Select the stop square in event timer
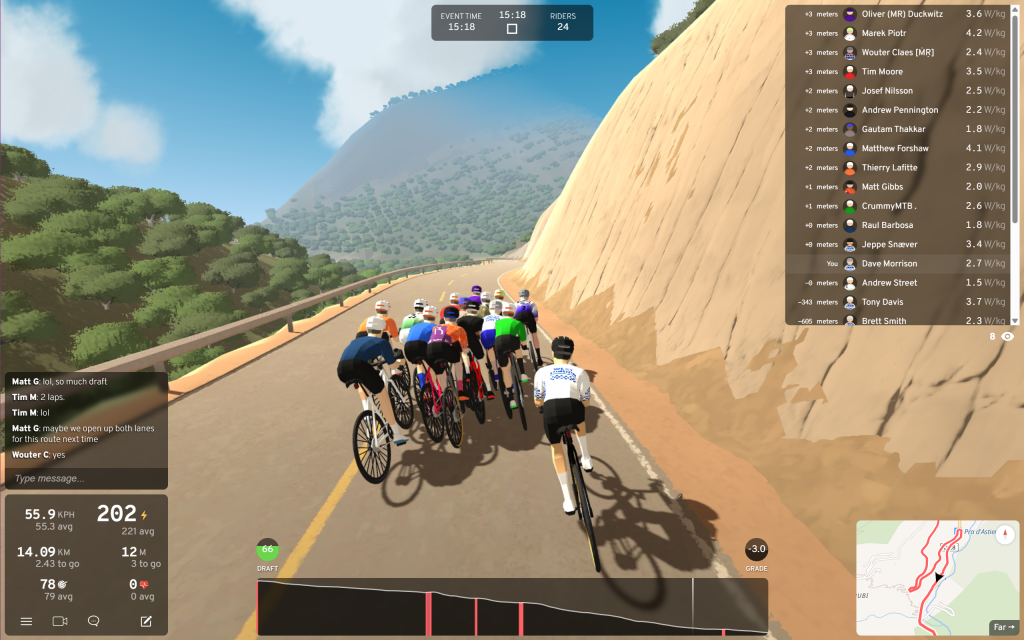 click(x=512, y=29)
